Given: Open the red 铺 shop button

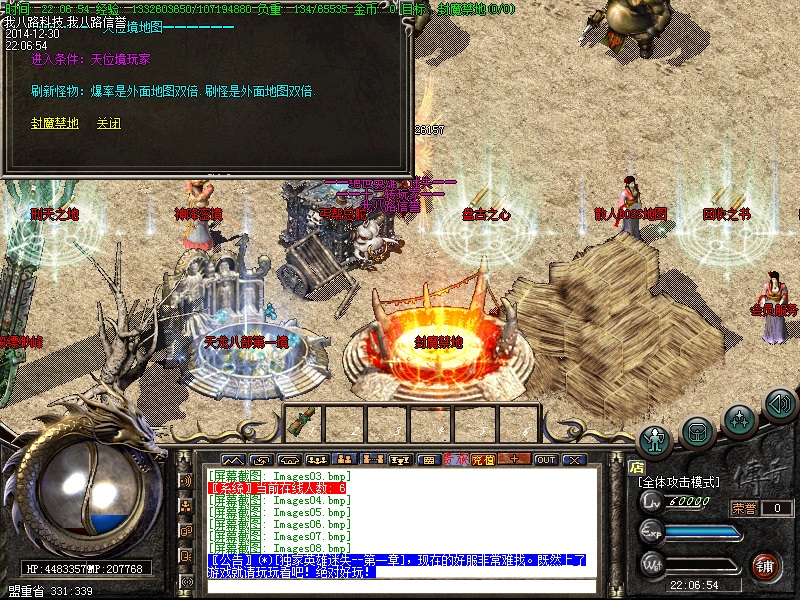Looking at the screenshot, I should pos(767,566).
